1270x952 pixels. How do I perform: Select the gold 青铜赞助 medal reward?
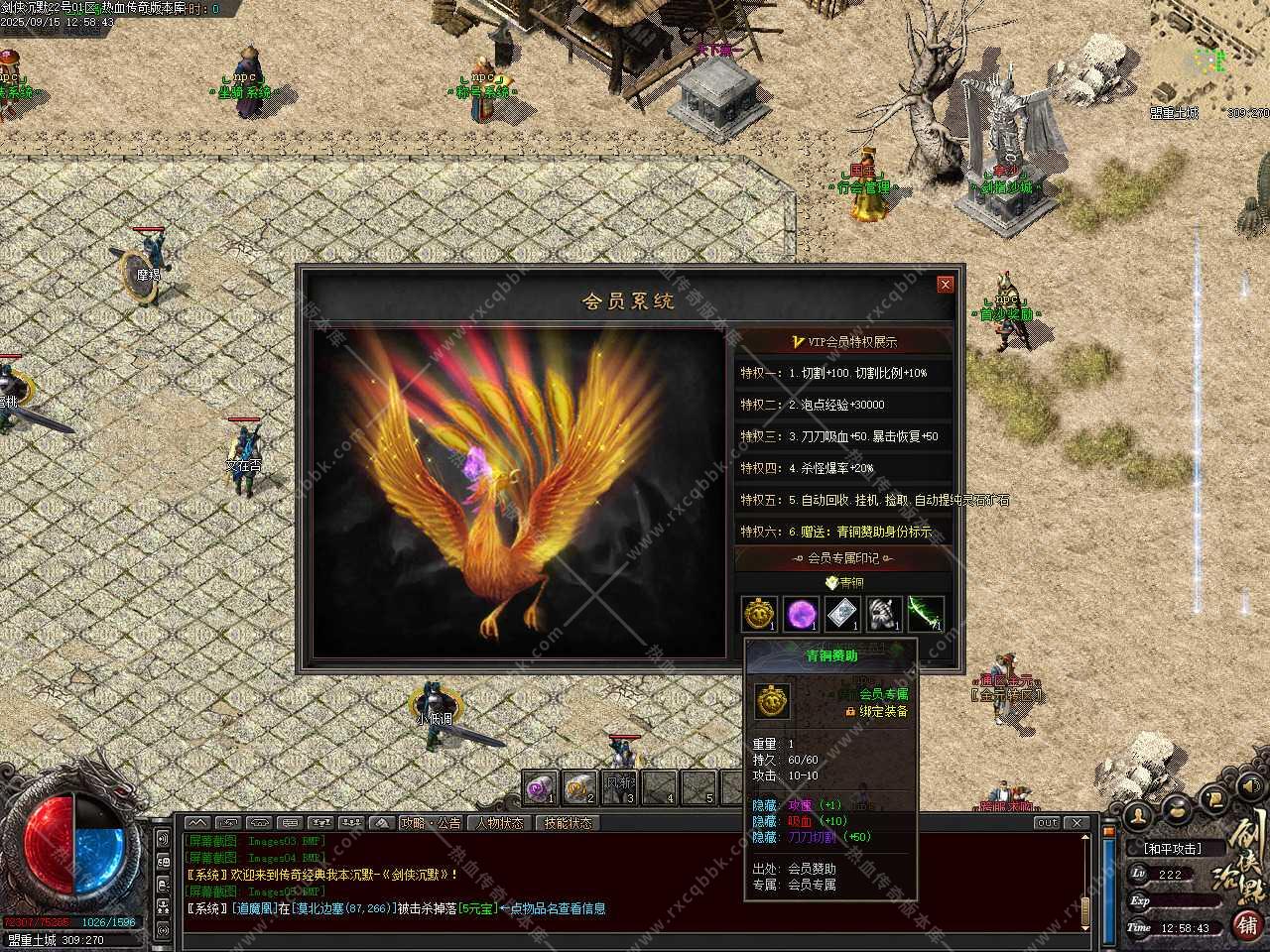pos(760,615)
